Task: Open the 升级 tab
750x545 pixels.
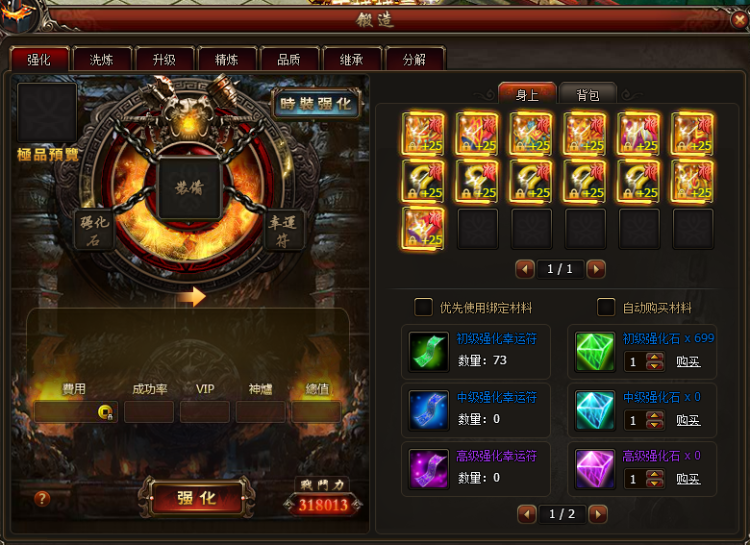Action: point(163,60)
